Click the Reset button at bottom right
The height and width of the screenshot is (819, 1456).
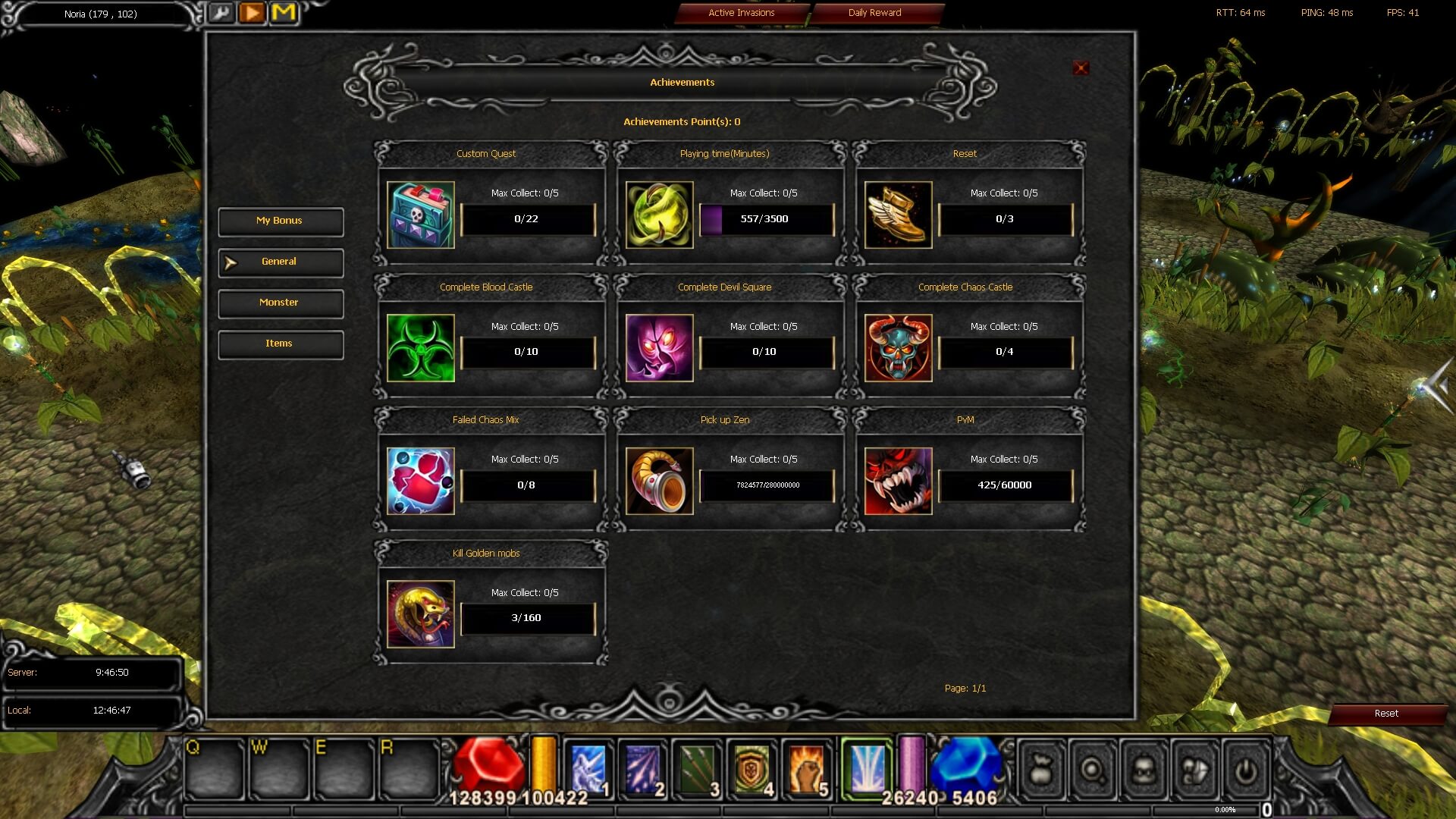point(1386,714)
